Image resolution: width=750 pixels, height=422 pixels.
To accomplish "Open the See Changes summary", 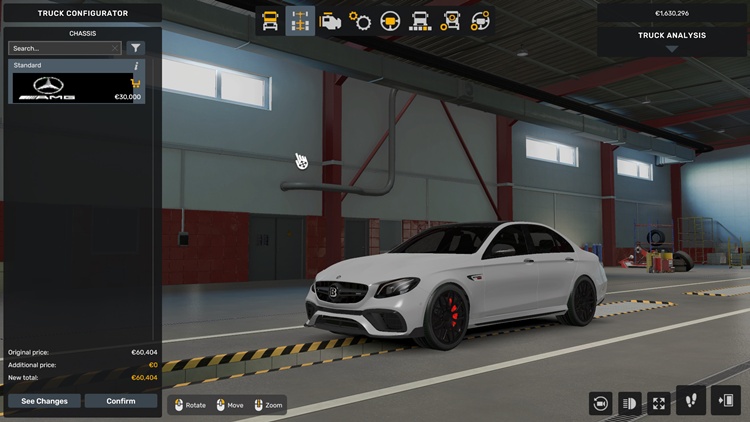I will [x=44, y=401].
